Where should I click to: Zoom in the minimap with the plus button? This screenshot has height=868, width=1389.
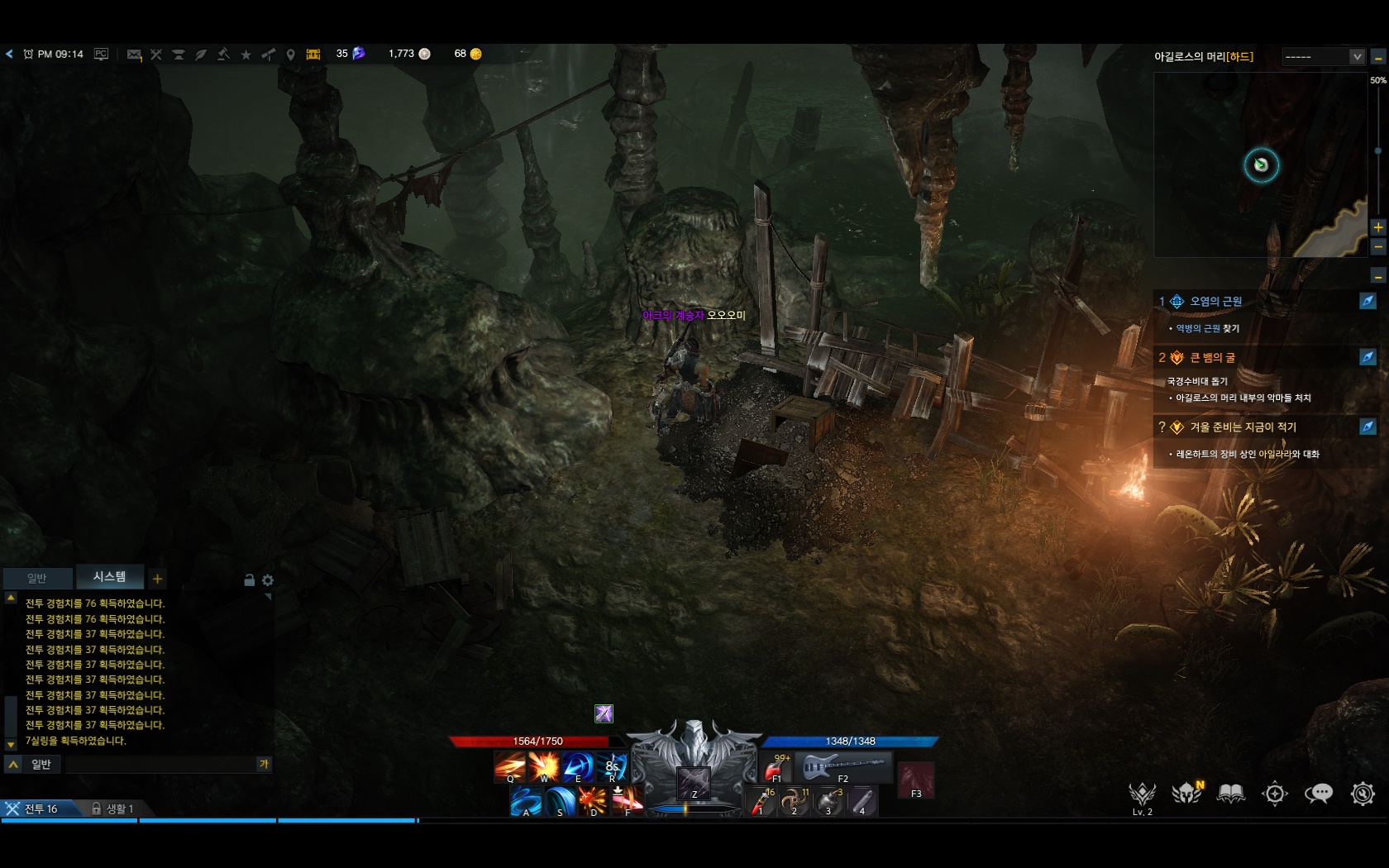(1378, 227)
